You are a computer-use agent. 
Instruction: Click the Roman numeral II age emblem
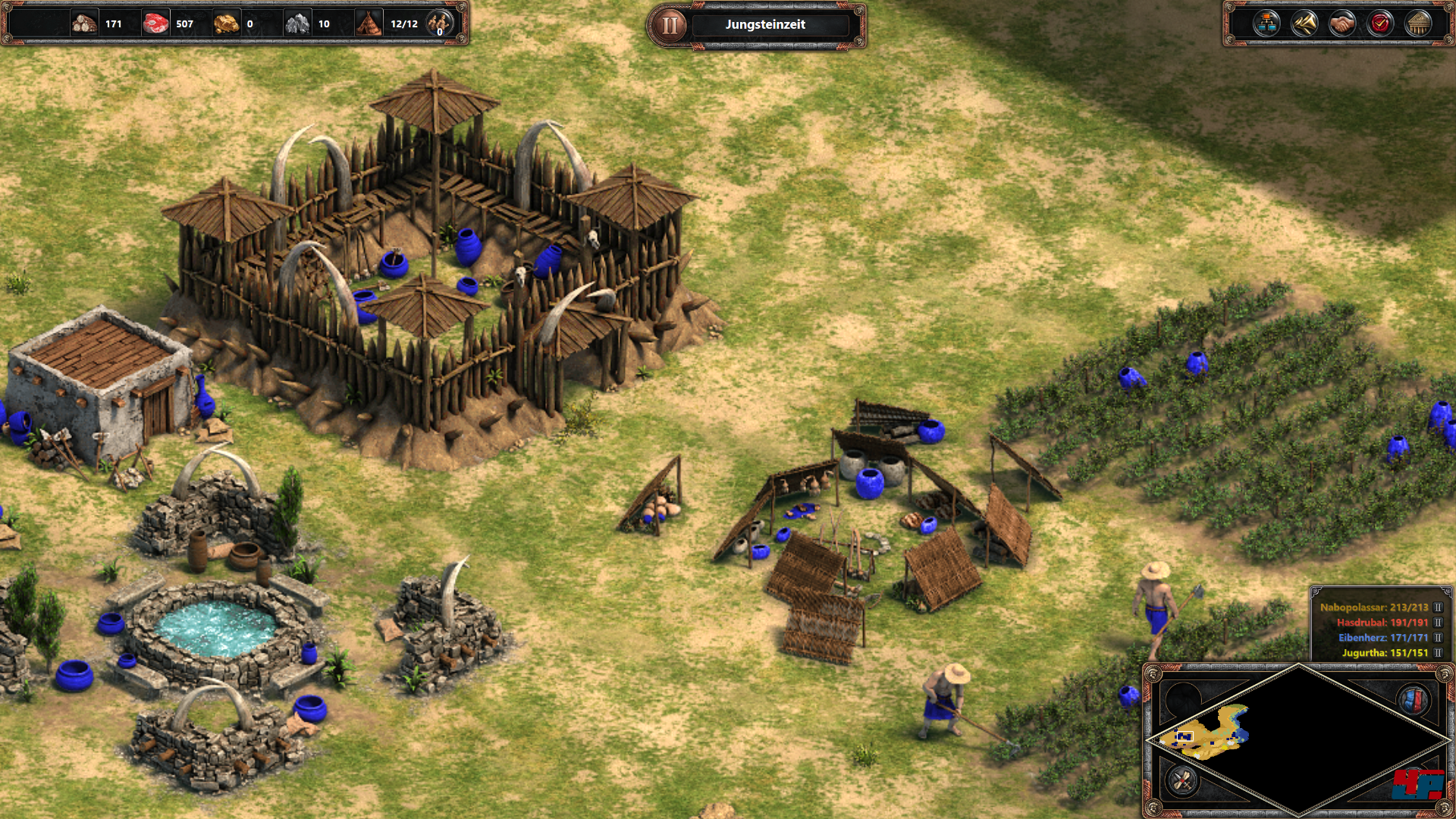pos(670,26)
